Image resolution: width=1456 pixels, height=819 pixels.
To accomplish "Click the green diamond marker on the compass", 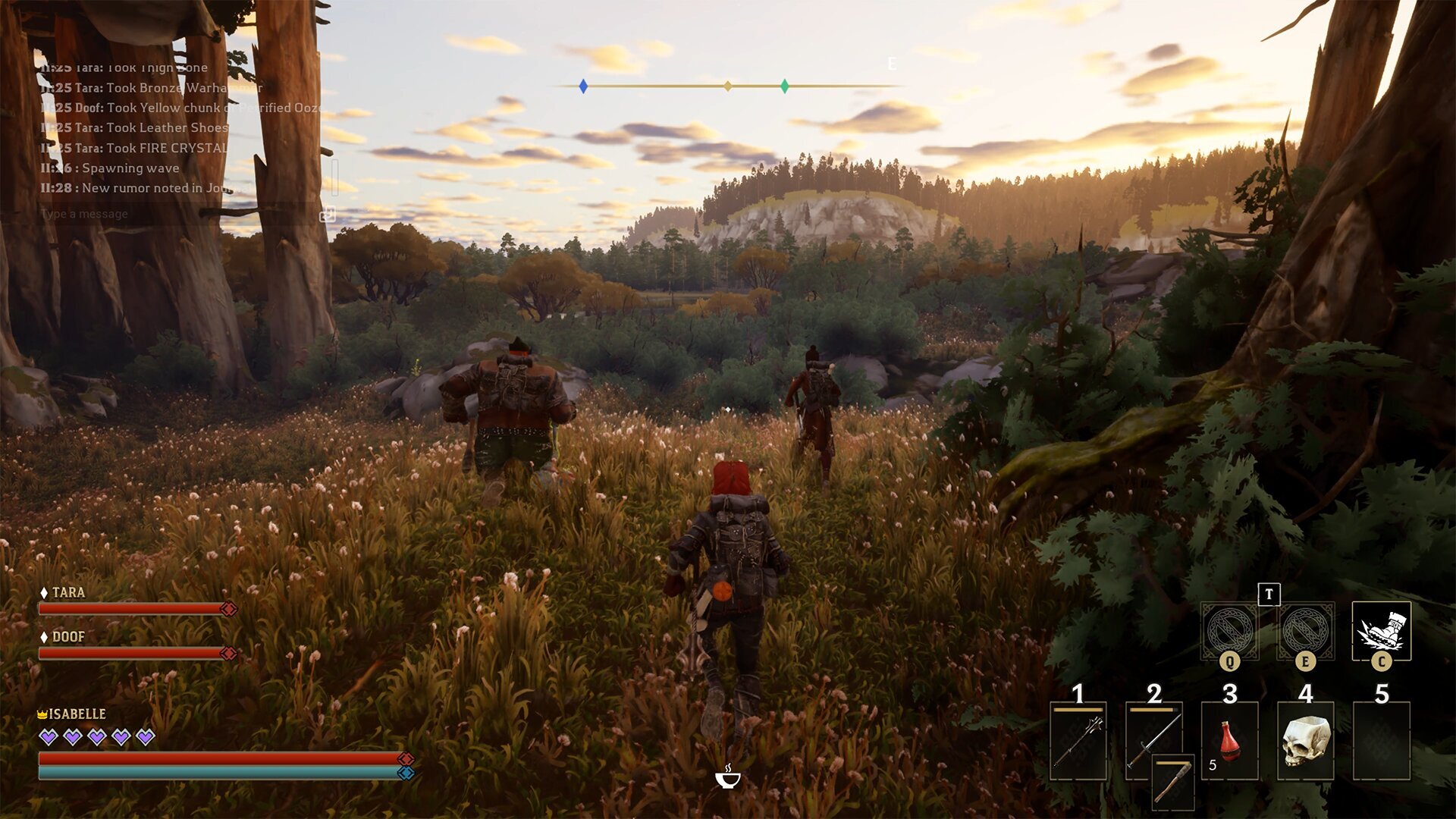I will [x=785, y=86].
